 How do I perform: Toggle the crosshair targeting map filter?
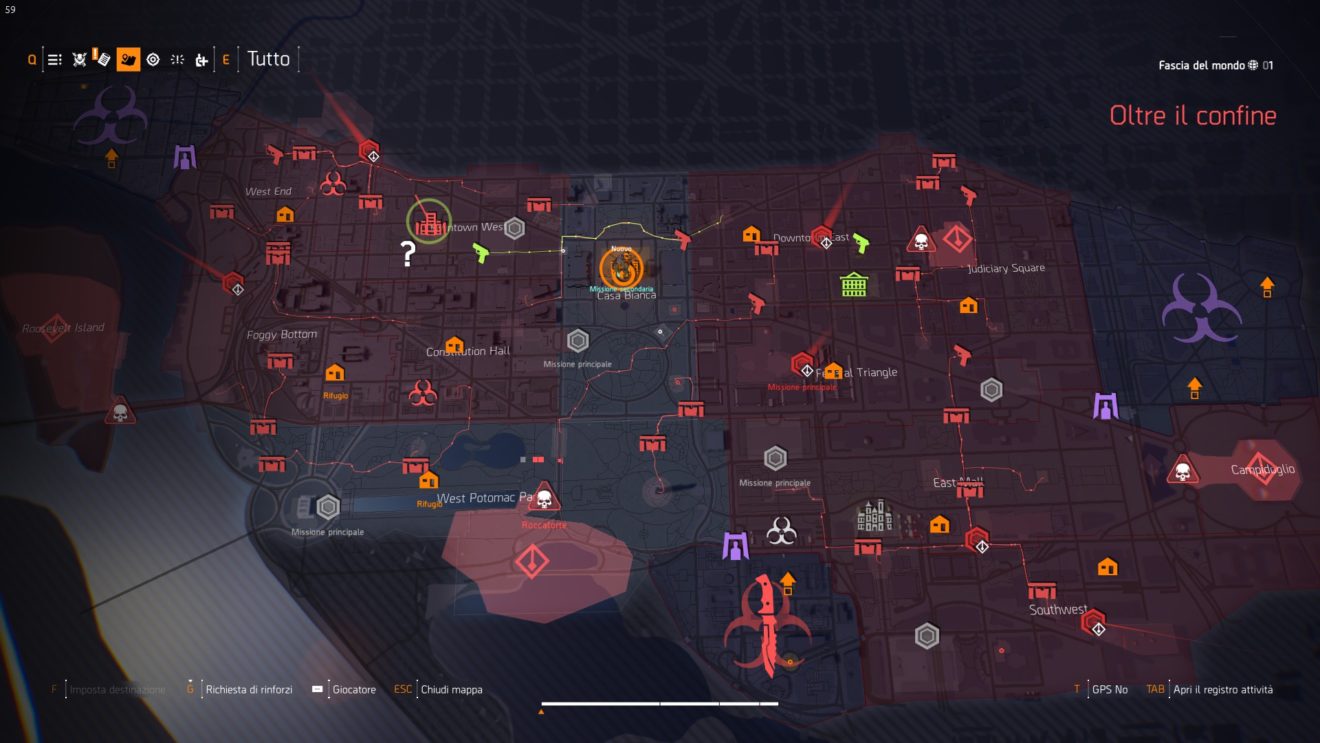(x=152, y=59)
